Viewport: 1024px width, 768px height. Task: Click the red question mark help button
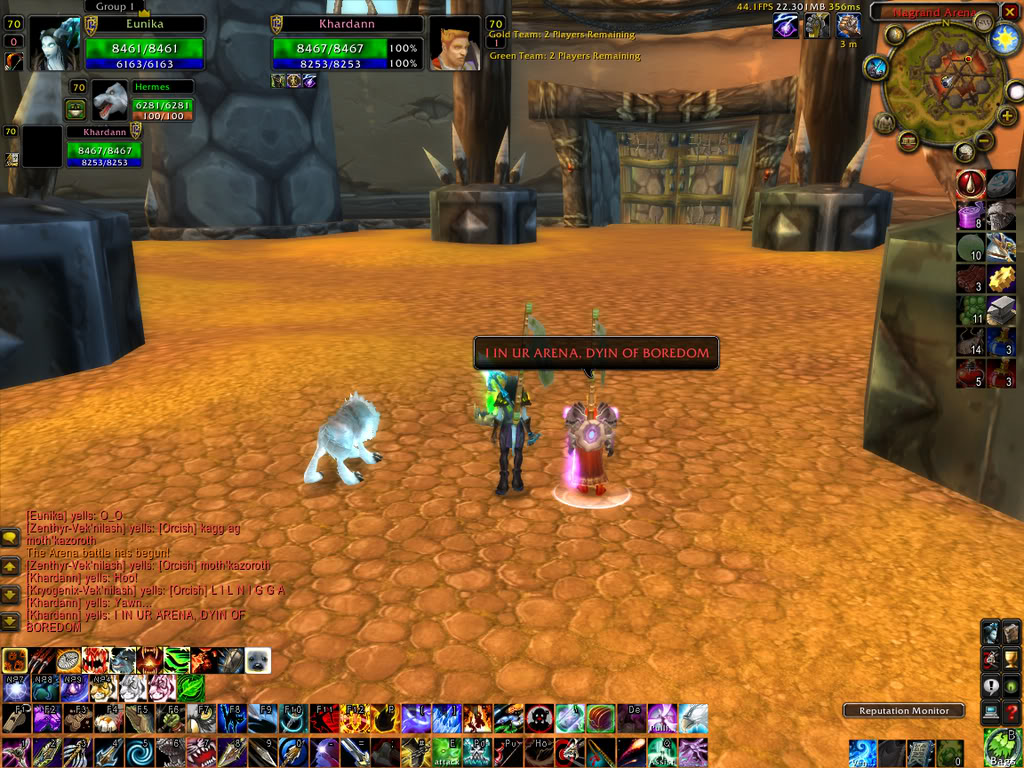pyautogui.click(x=1011, y=711)
